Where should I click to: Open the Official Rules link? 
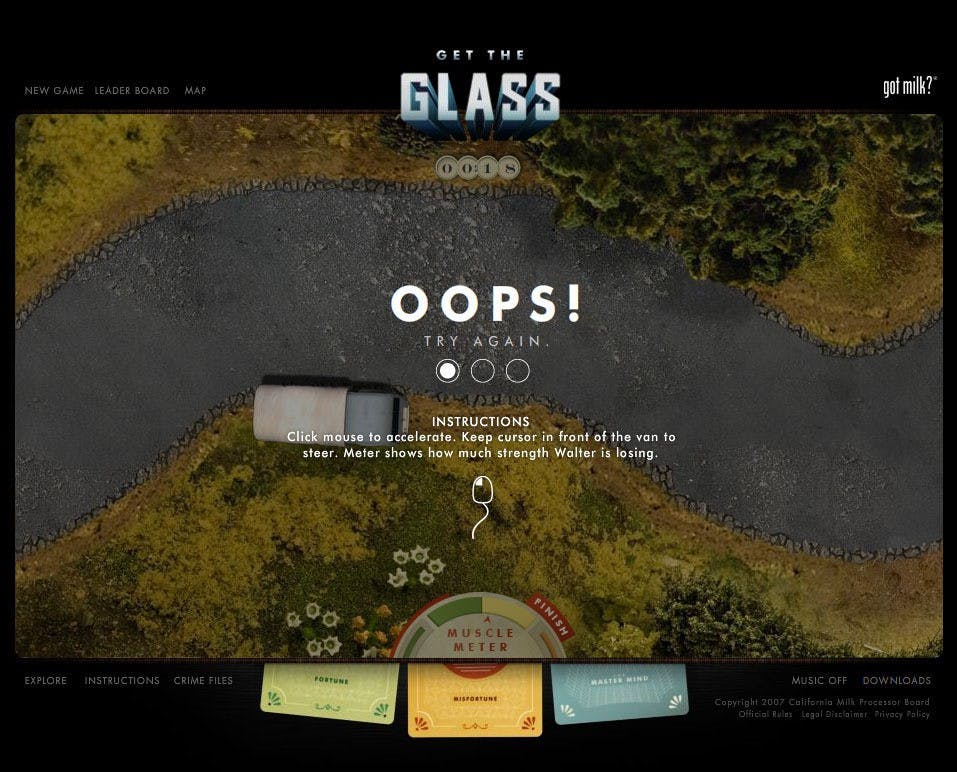click(x=766, y=715)
